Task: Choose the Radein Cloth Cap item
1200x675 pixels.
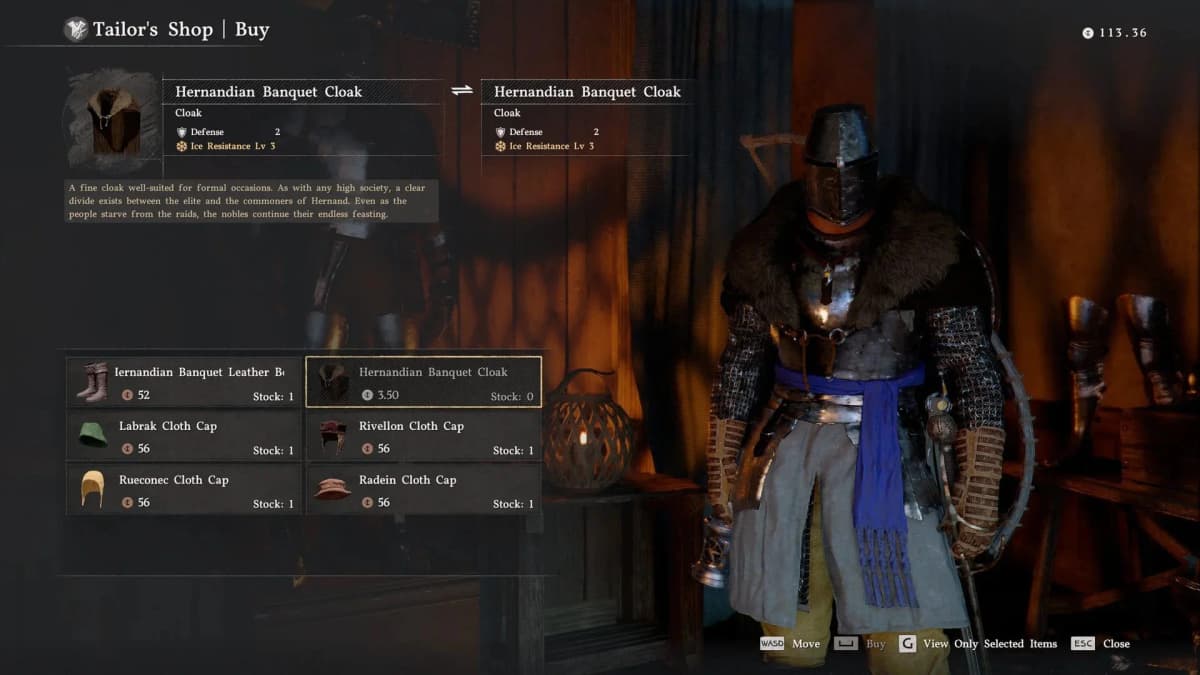Action: click(423, 490)
